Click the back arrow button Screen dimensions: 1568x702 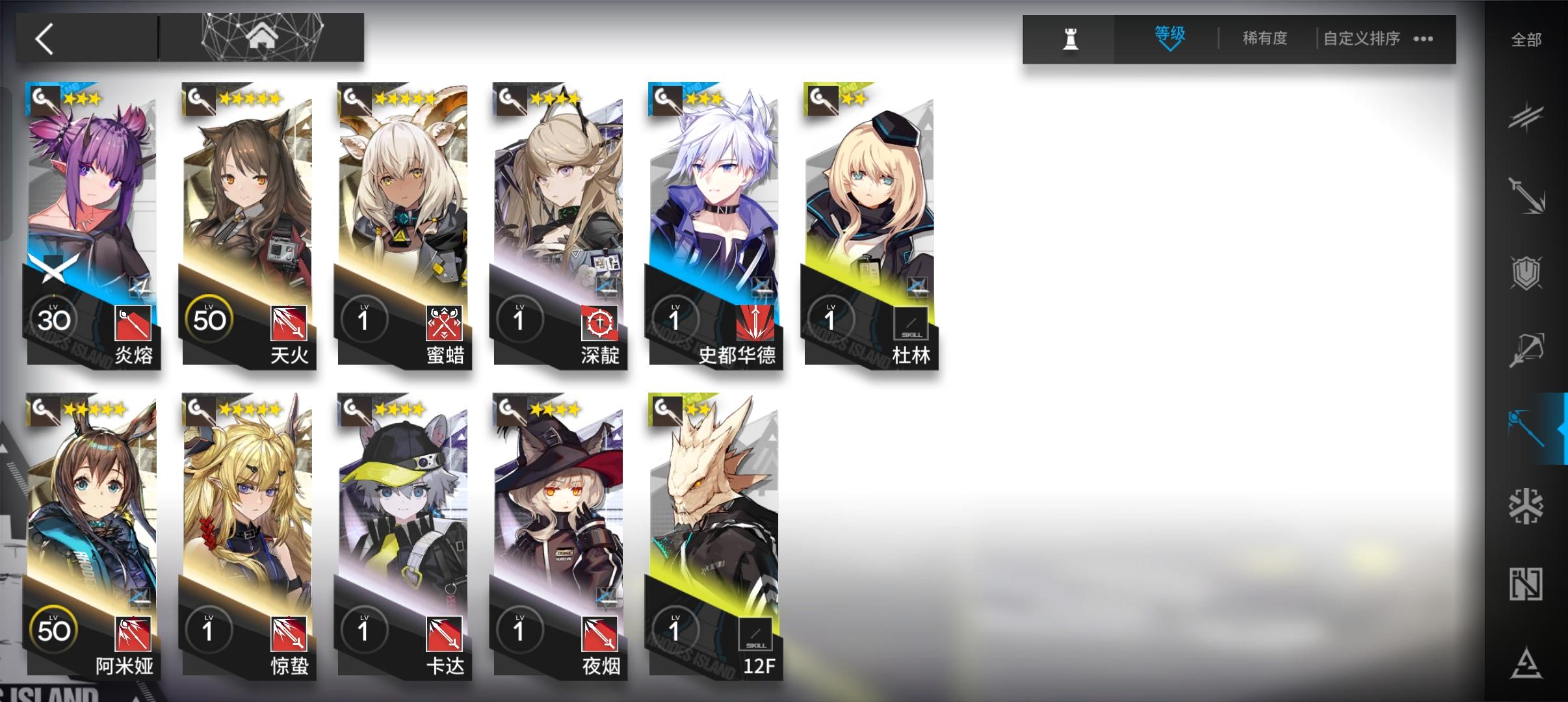click(x=46, y=38)
